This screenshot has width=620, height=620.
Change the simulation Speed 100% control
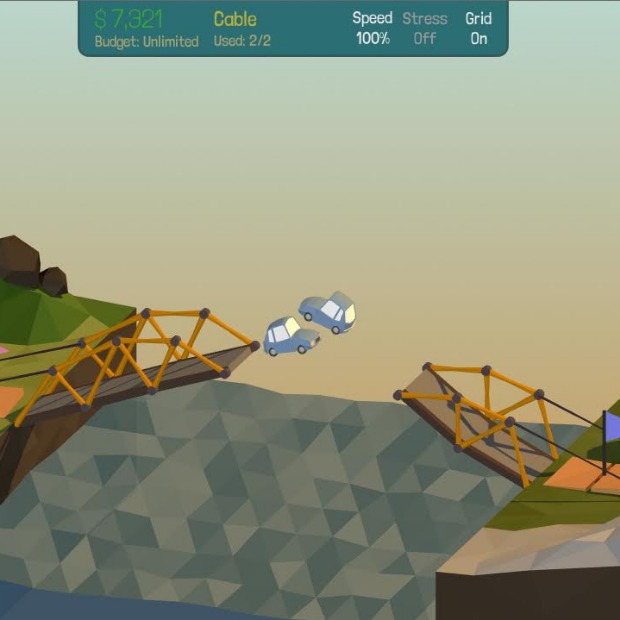372,28
